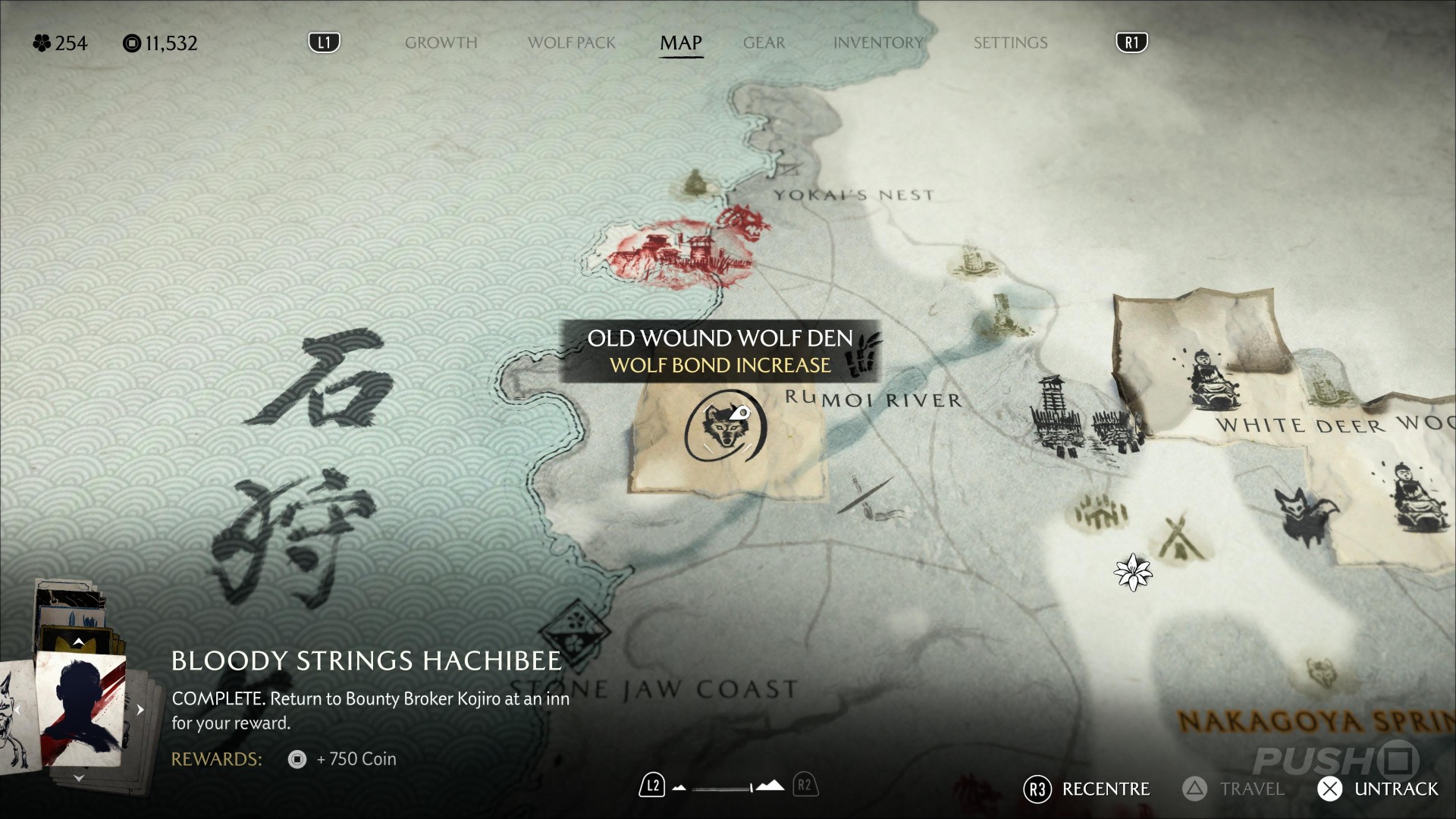Image resolution: width=1456 pixels, height=819 pixels.
Task: Adjust the map zoom level slider
Action: point(726,787)
